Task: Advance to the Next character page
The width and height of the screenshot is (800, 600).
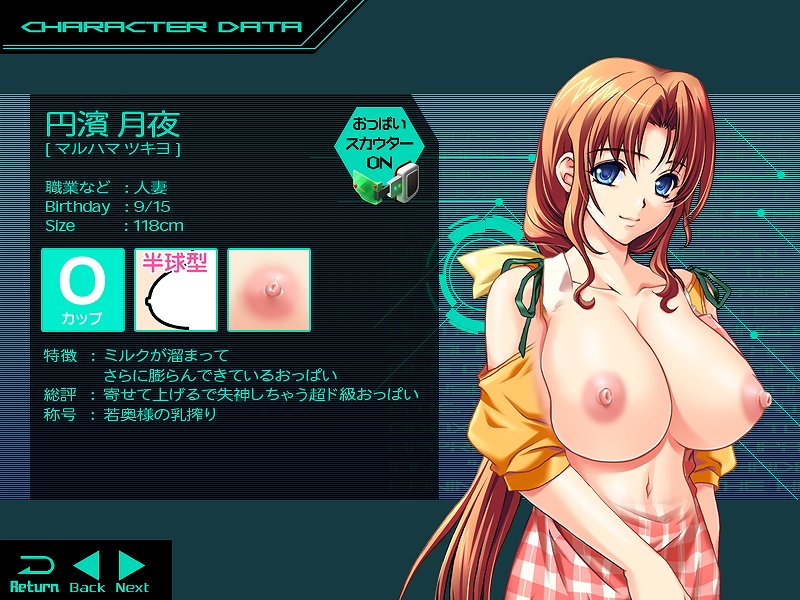Action: (132, 572)
